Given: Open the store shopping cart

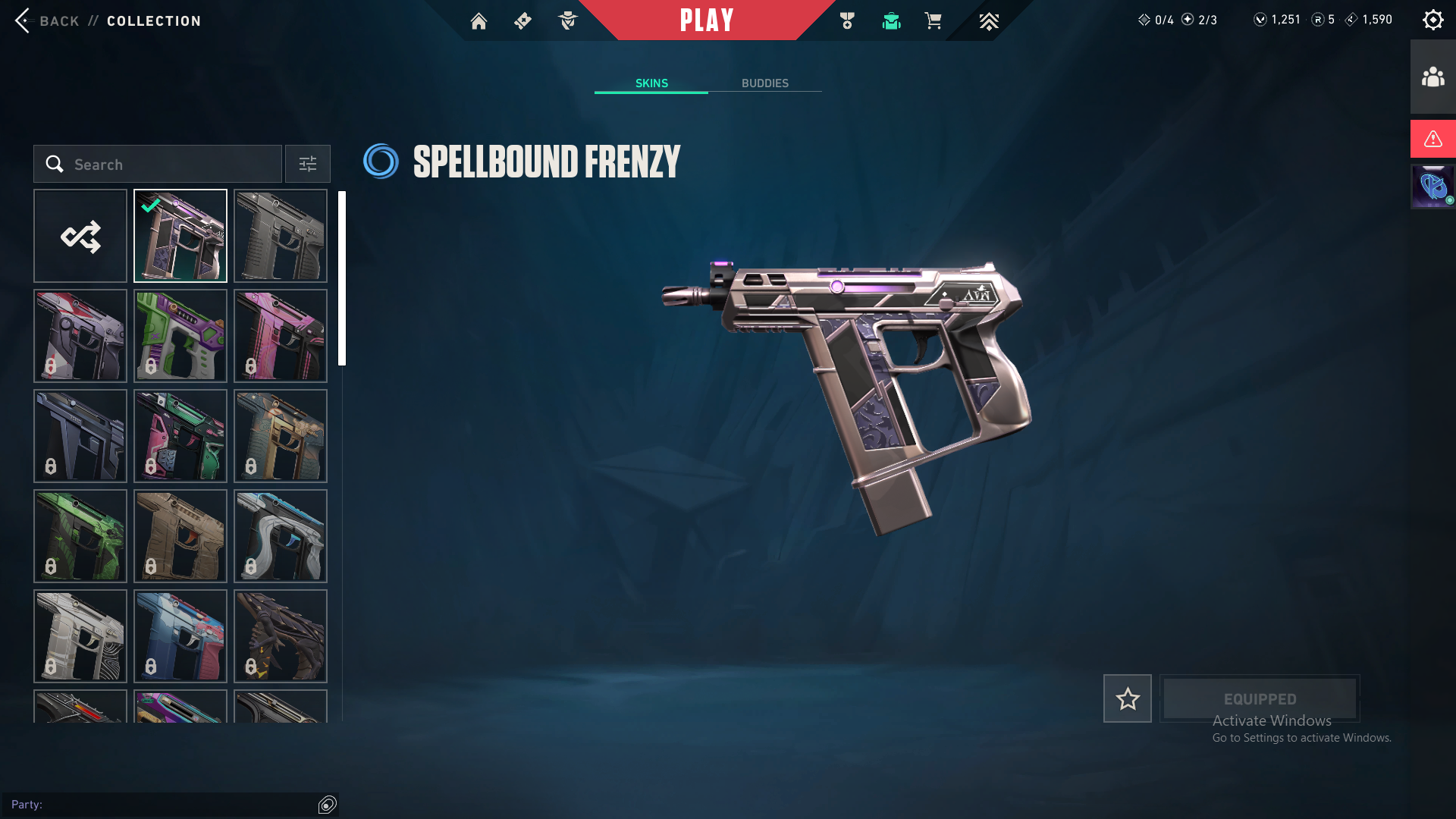Looking at the screenshot, I should (x=933, y=21).
